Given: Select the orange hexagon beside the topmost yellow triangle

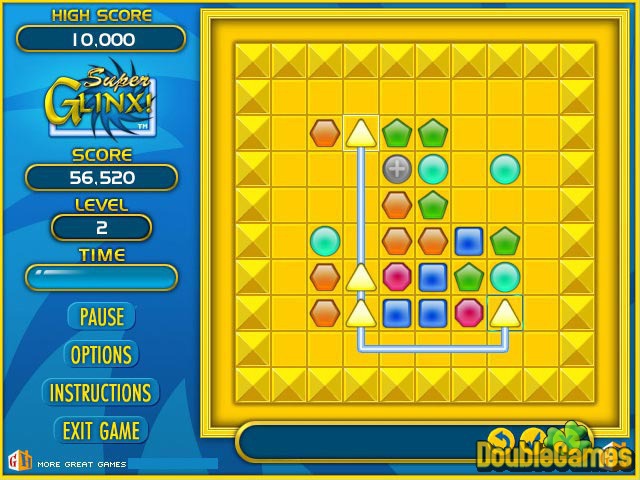Looking at the screenshot, I should [x=325, y=133].
